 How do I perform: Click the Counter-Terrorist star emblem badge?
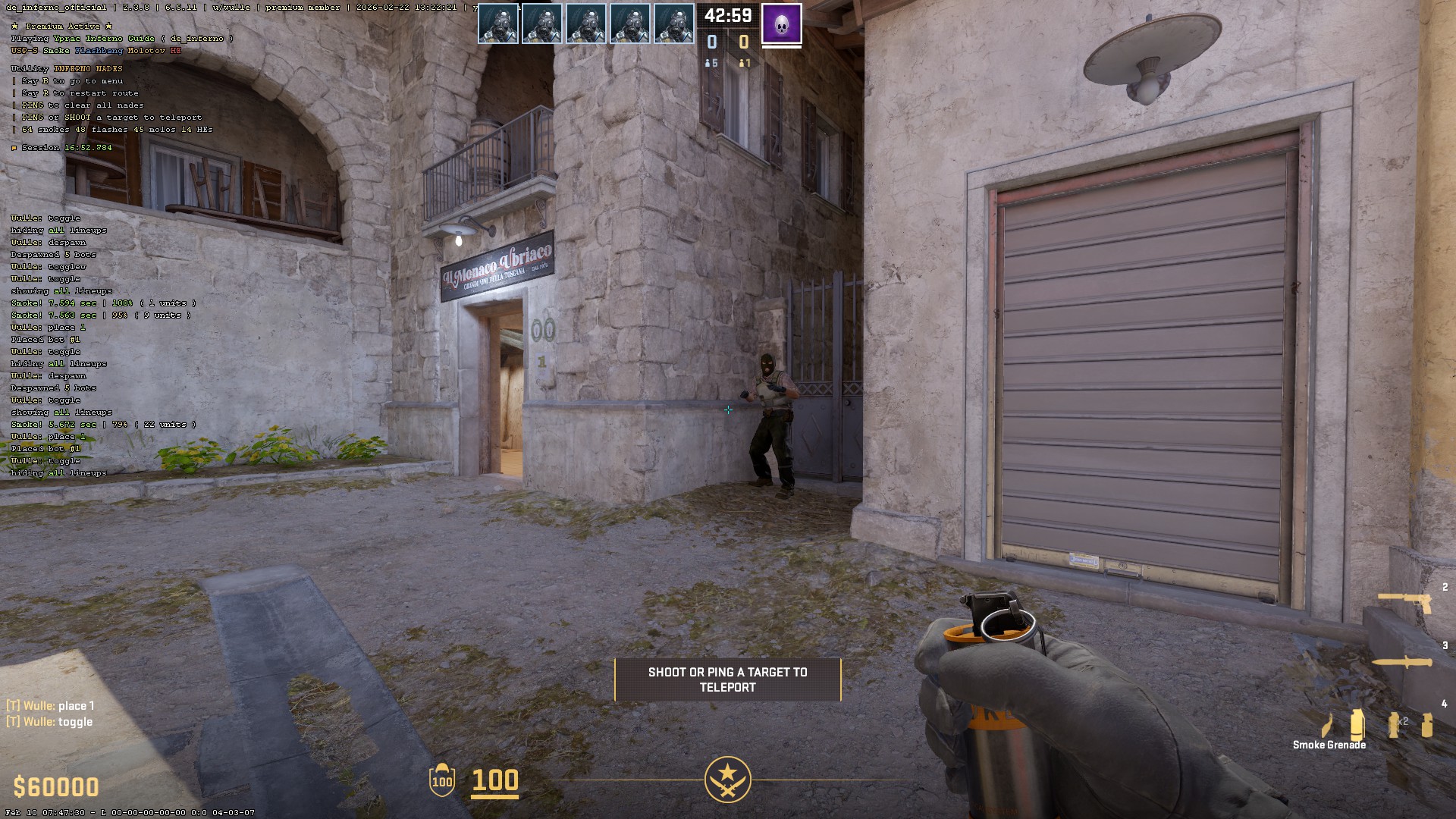pyautogui.click(x=727, y=779)
